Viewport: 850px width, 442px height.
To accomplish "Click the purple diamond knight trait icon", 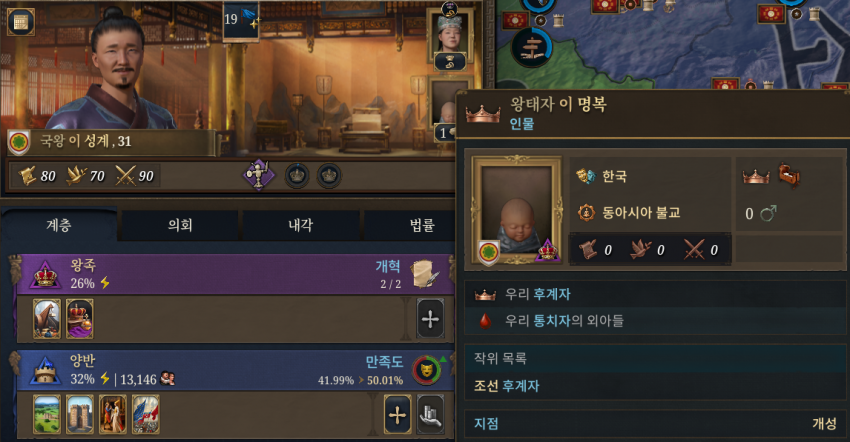I will click(x=260, y=176).
